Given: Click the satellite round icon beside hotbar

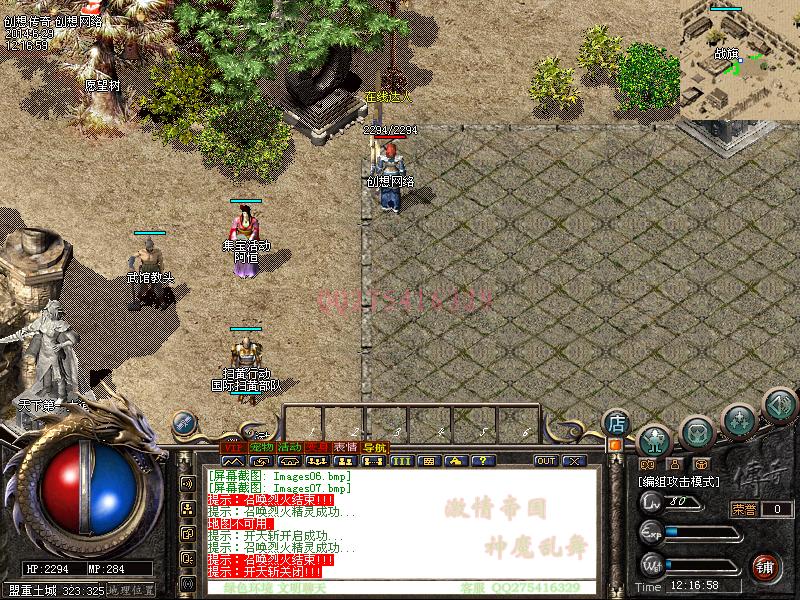Looking at the screenshot, I should click(183, 422).
